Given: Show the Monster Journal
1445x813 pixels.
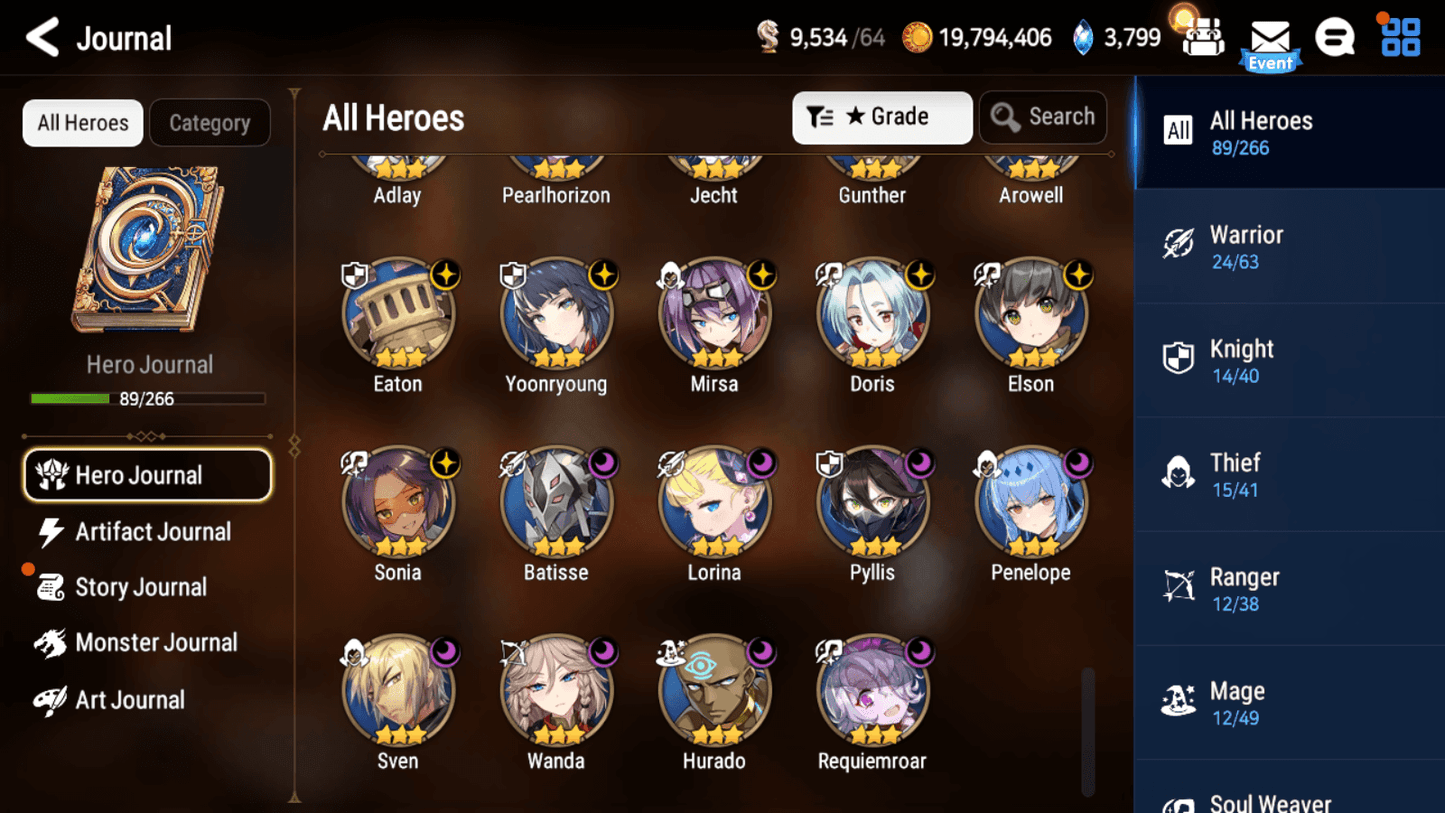Looking at the screenshot, I should tap(154, 643).
